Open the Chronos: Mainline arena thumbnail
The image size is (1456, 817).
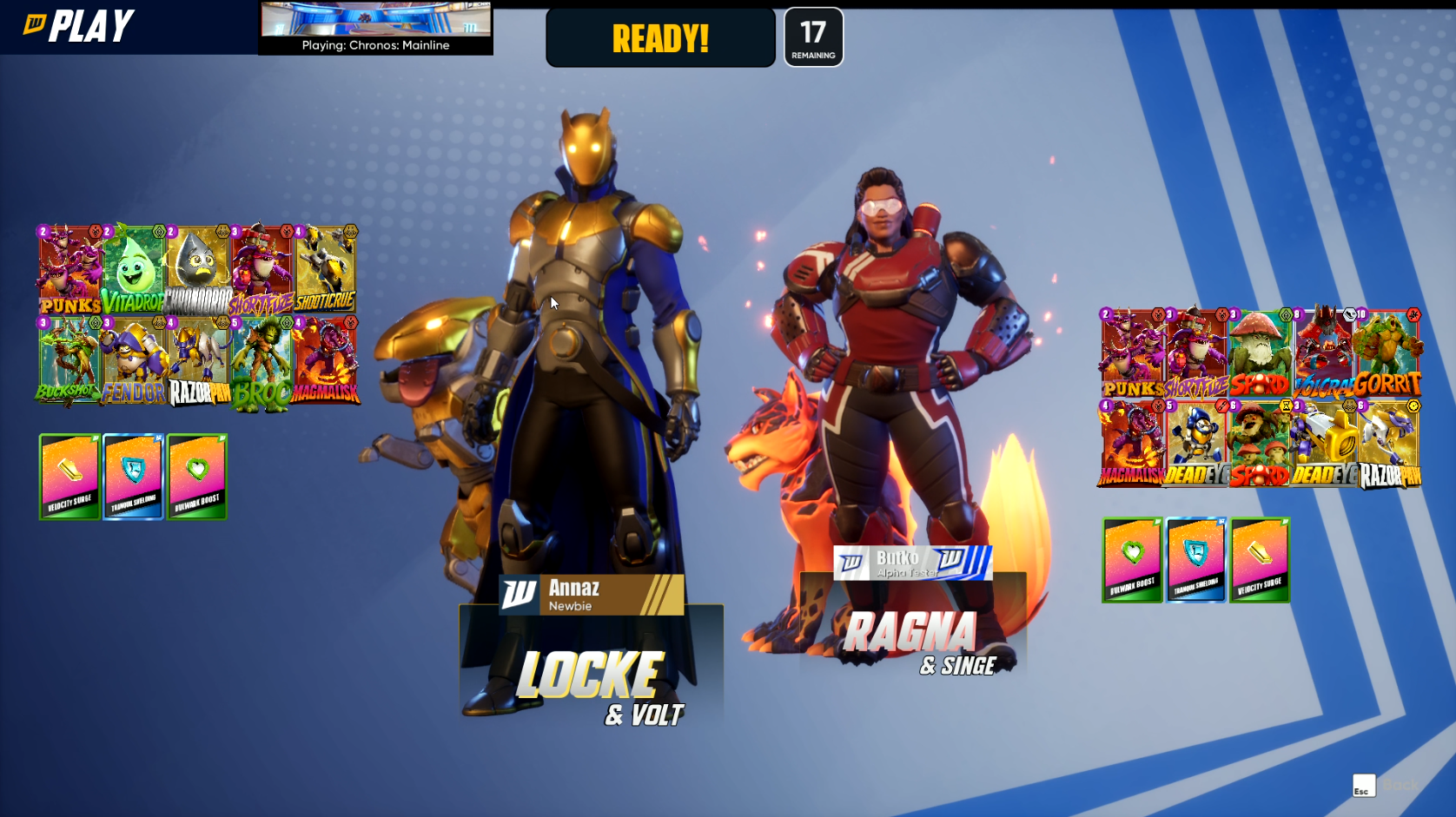[375, 28]
